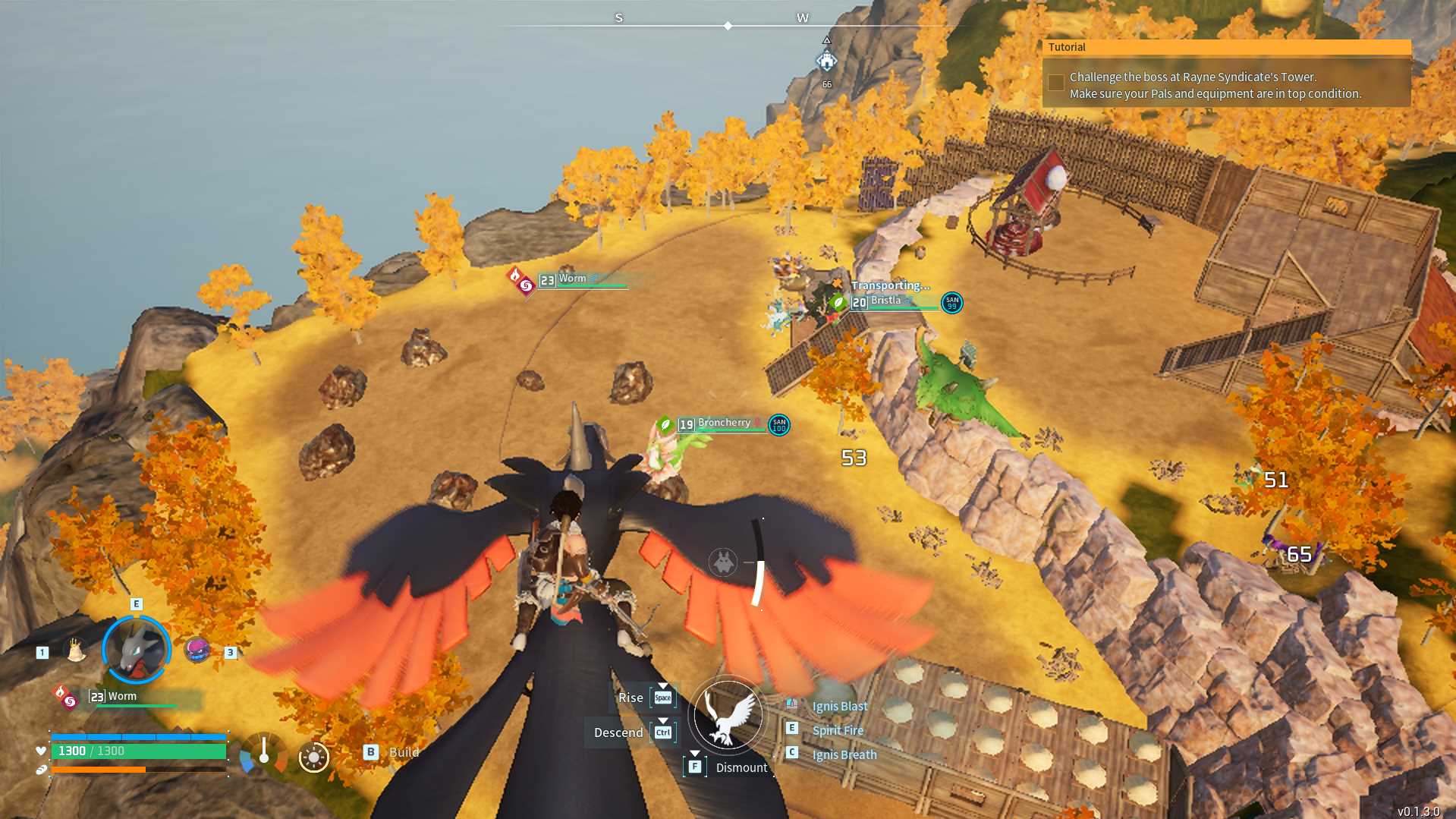
Task: Click the temperature gauge icon
Action: (x=263, y=753)
